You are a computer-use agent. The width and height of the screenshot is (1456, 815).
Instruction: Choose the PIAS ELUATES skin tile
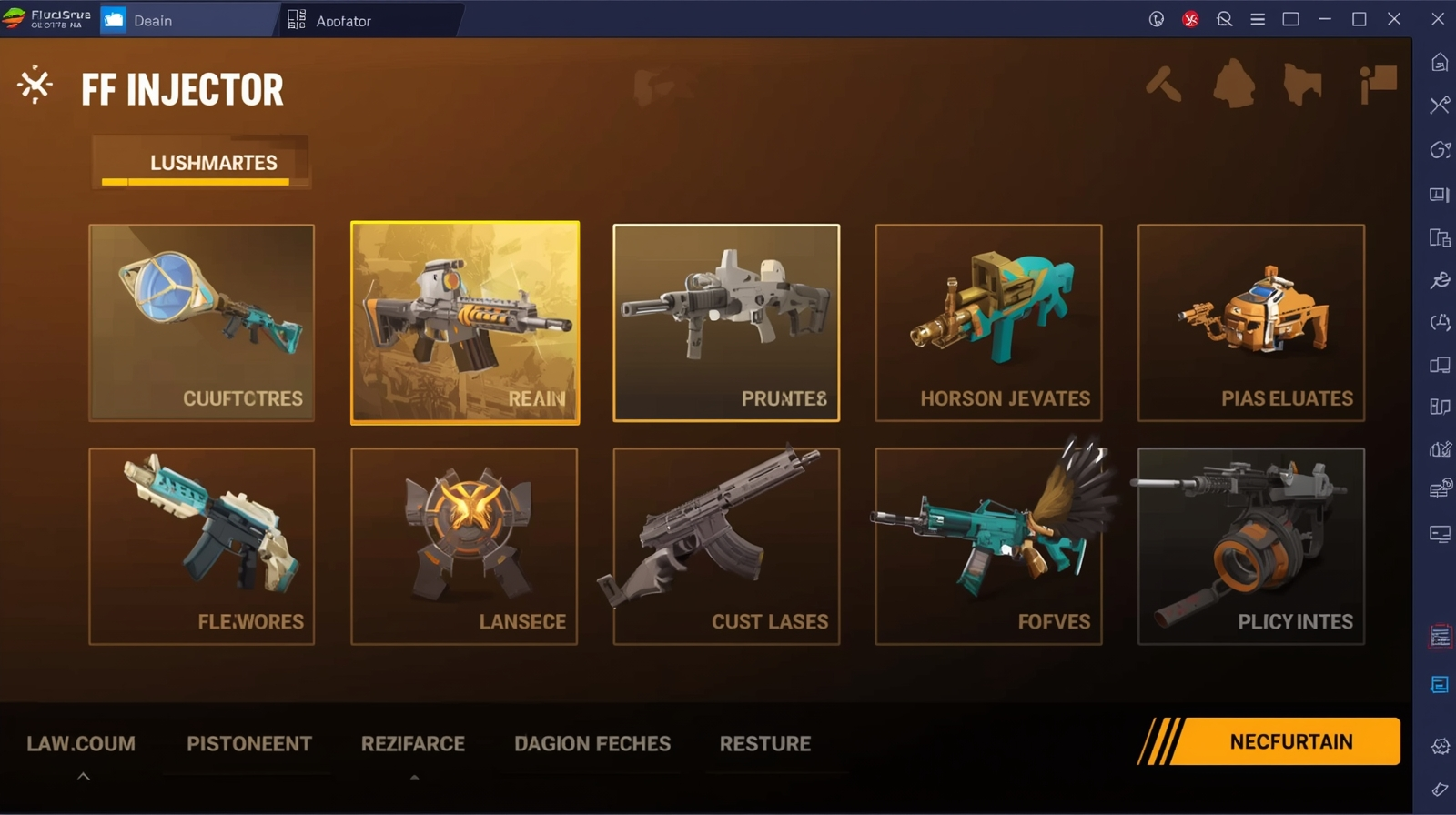1250,323
